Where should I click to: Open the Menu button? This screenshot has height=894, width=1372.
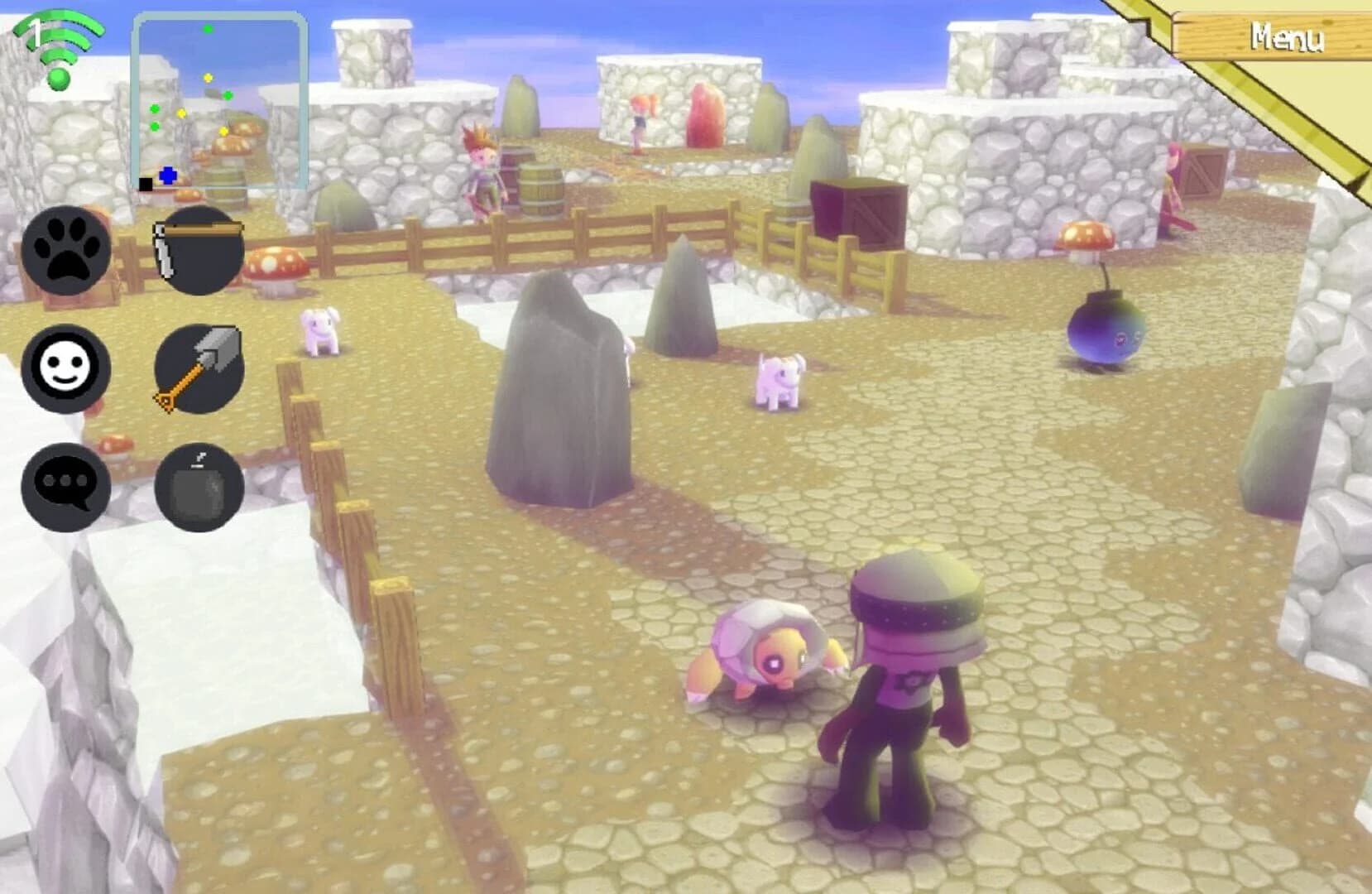tap(1287, 36)
